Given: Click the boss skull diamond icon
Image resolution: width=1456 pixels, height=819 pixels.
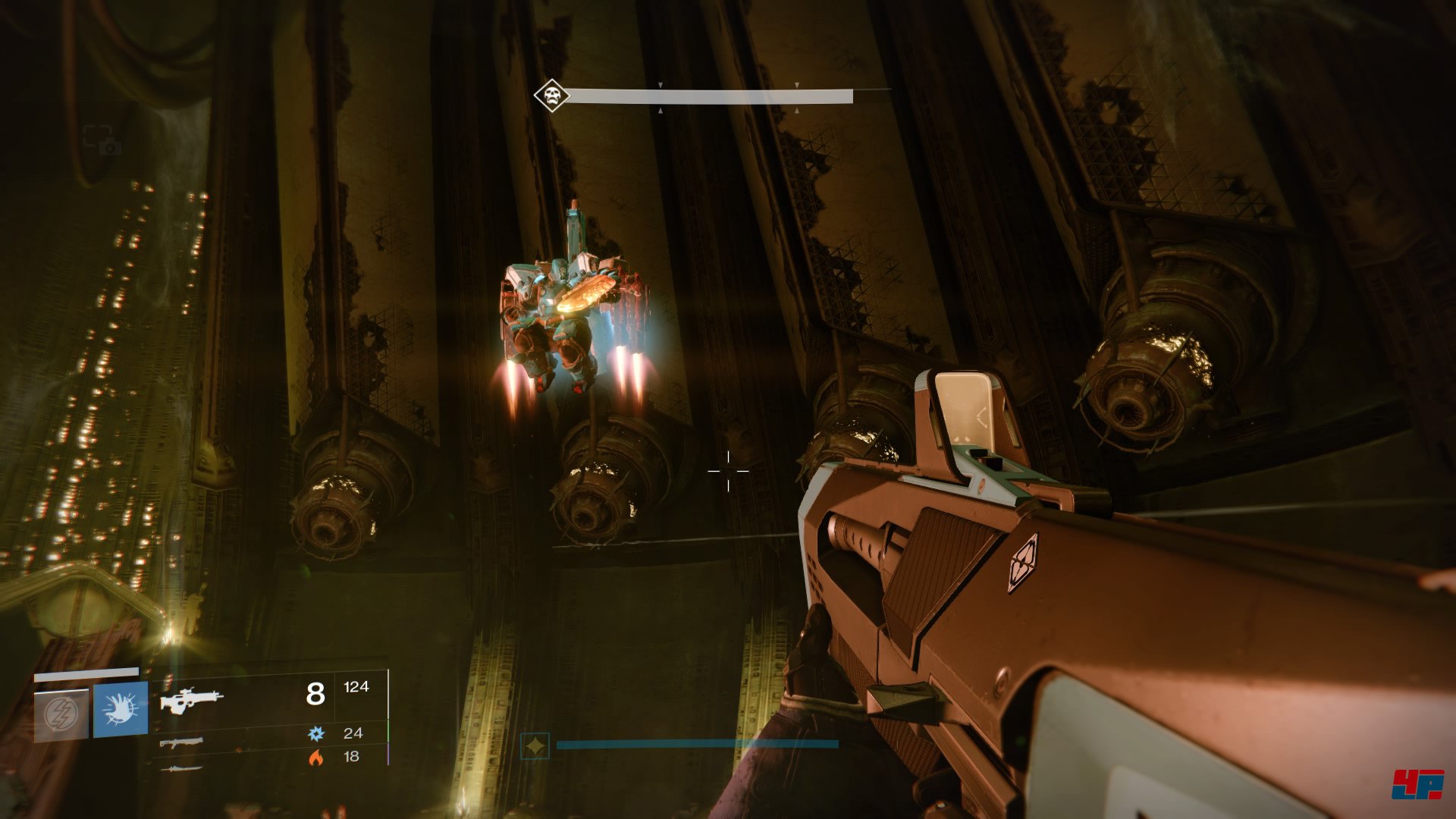Looking at the screenshot, I should [551, 96].
